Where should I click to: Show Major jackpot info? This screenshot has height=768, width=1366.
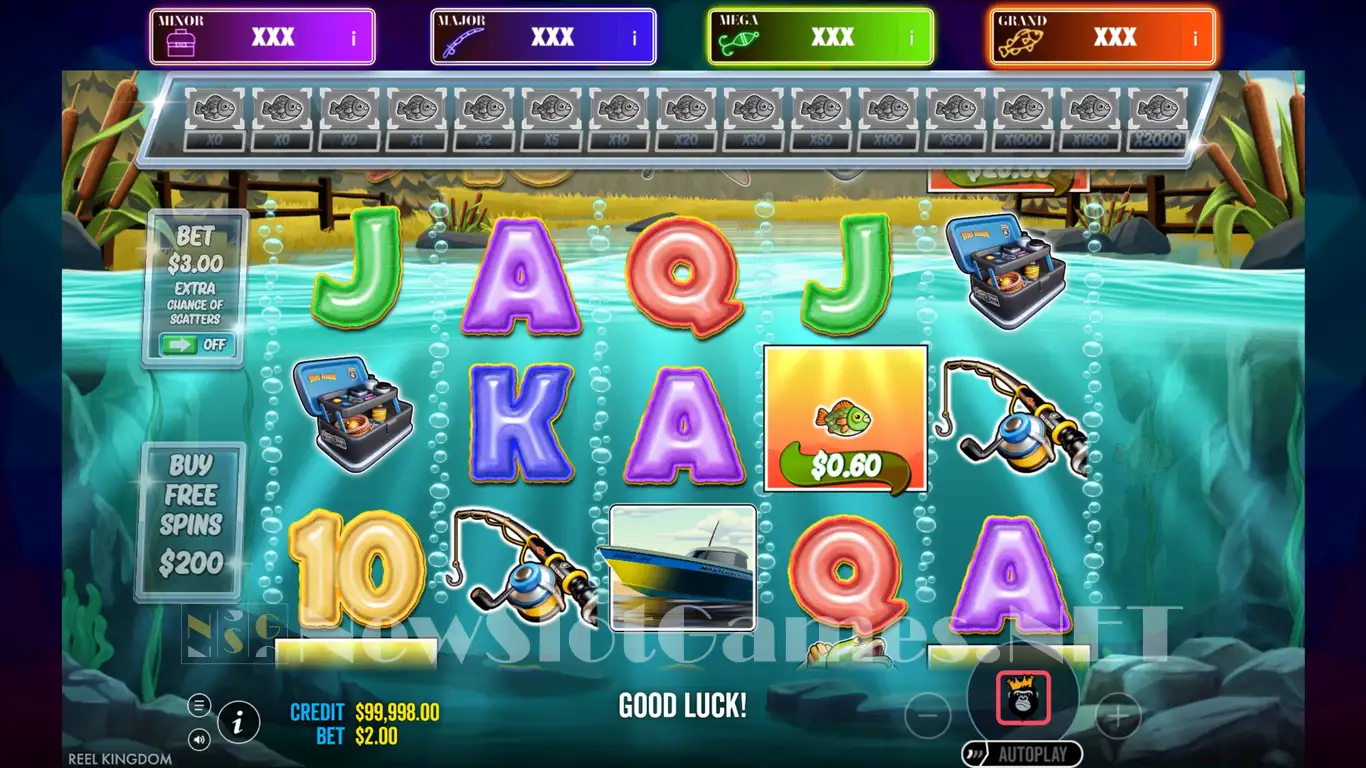click(634, 39)
